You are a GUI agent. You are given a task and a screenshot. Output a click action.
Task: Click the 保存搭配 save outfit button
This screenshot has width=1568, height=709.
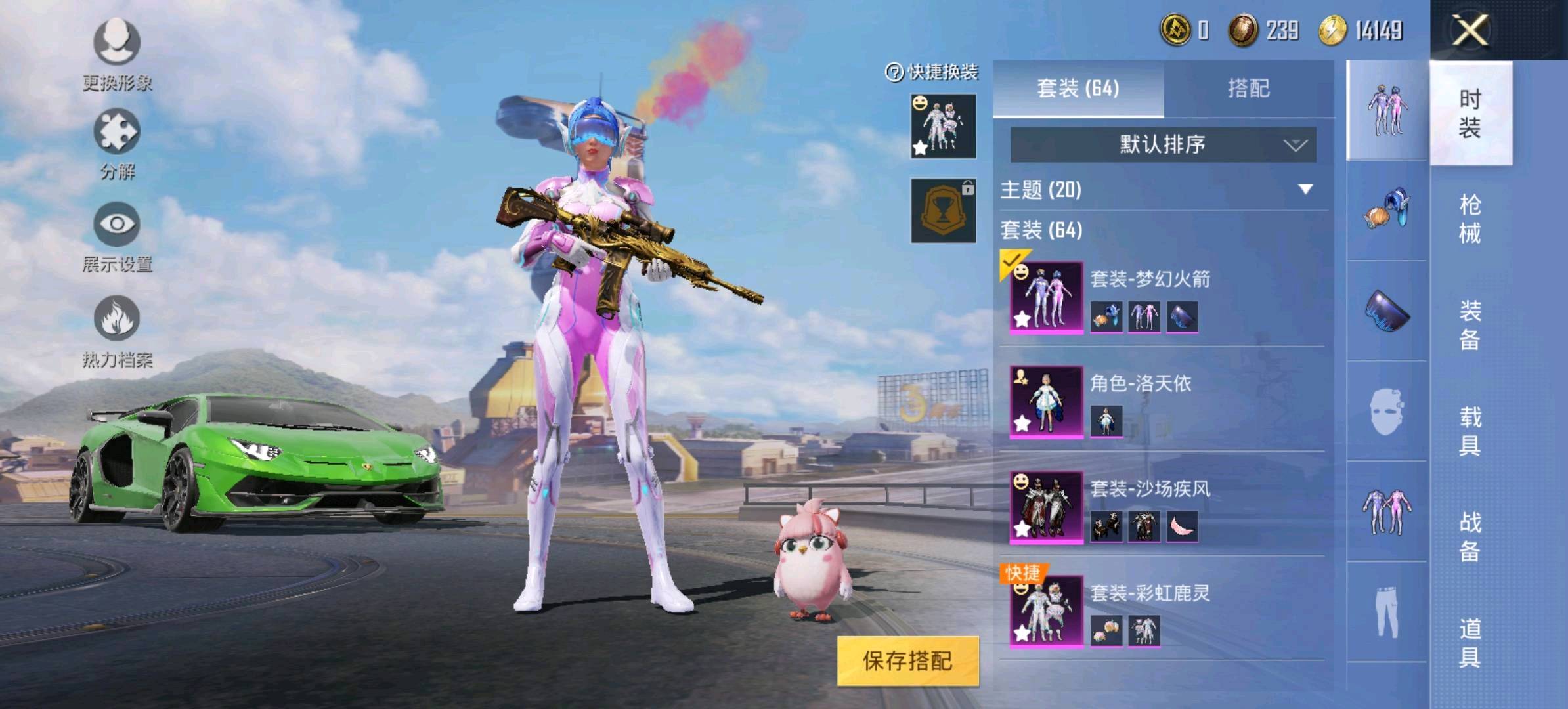[907, 660]
